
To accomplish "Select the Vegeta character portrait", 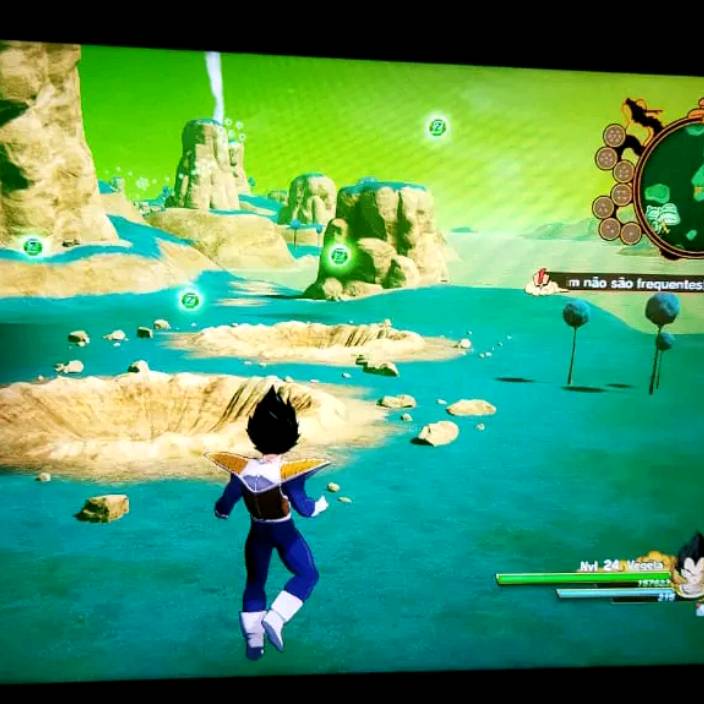I will (689, 567).
